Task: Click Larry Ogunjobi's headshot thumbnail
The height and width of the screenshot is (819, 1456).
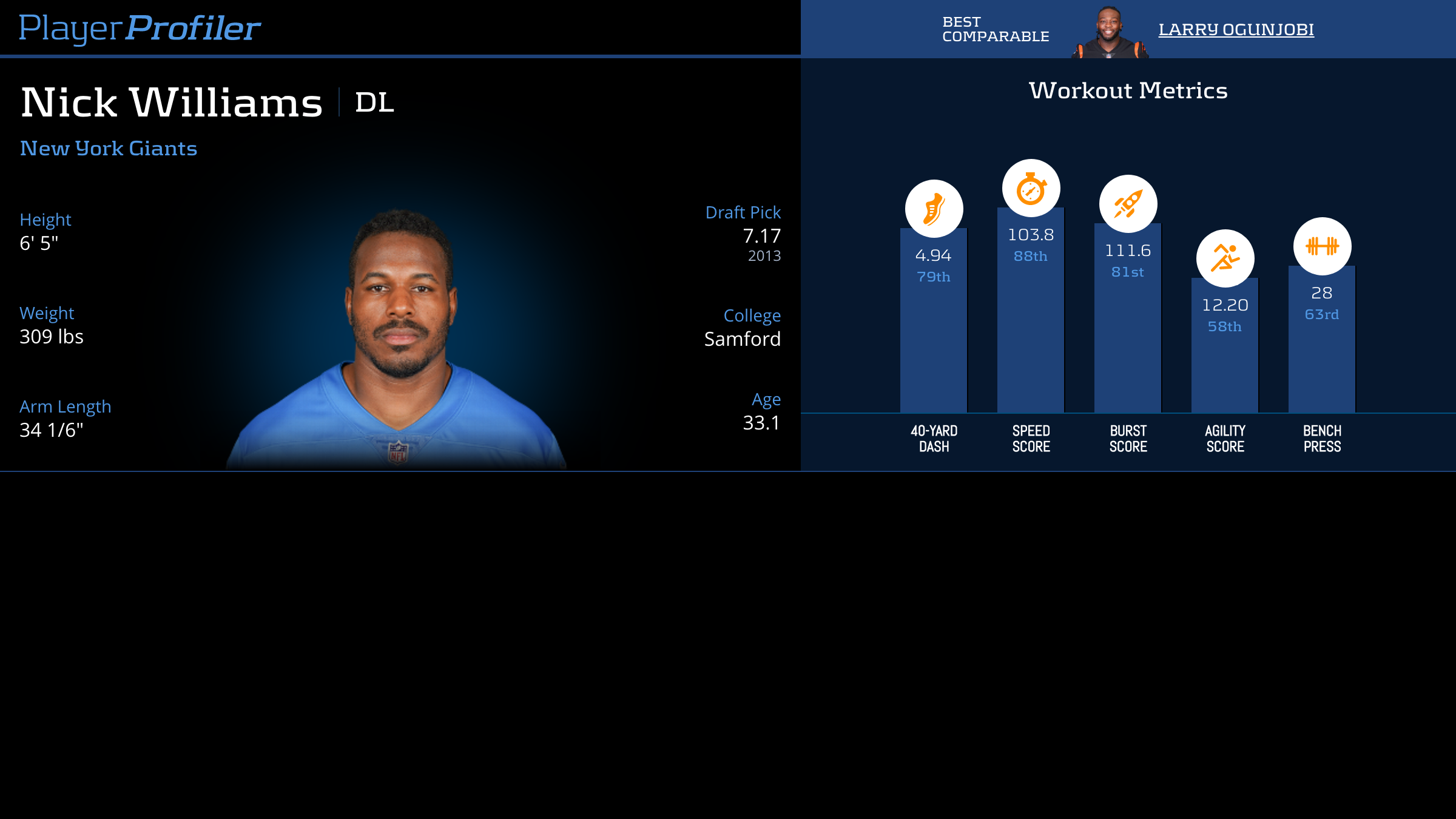Action: tap(1110, 33)
